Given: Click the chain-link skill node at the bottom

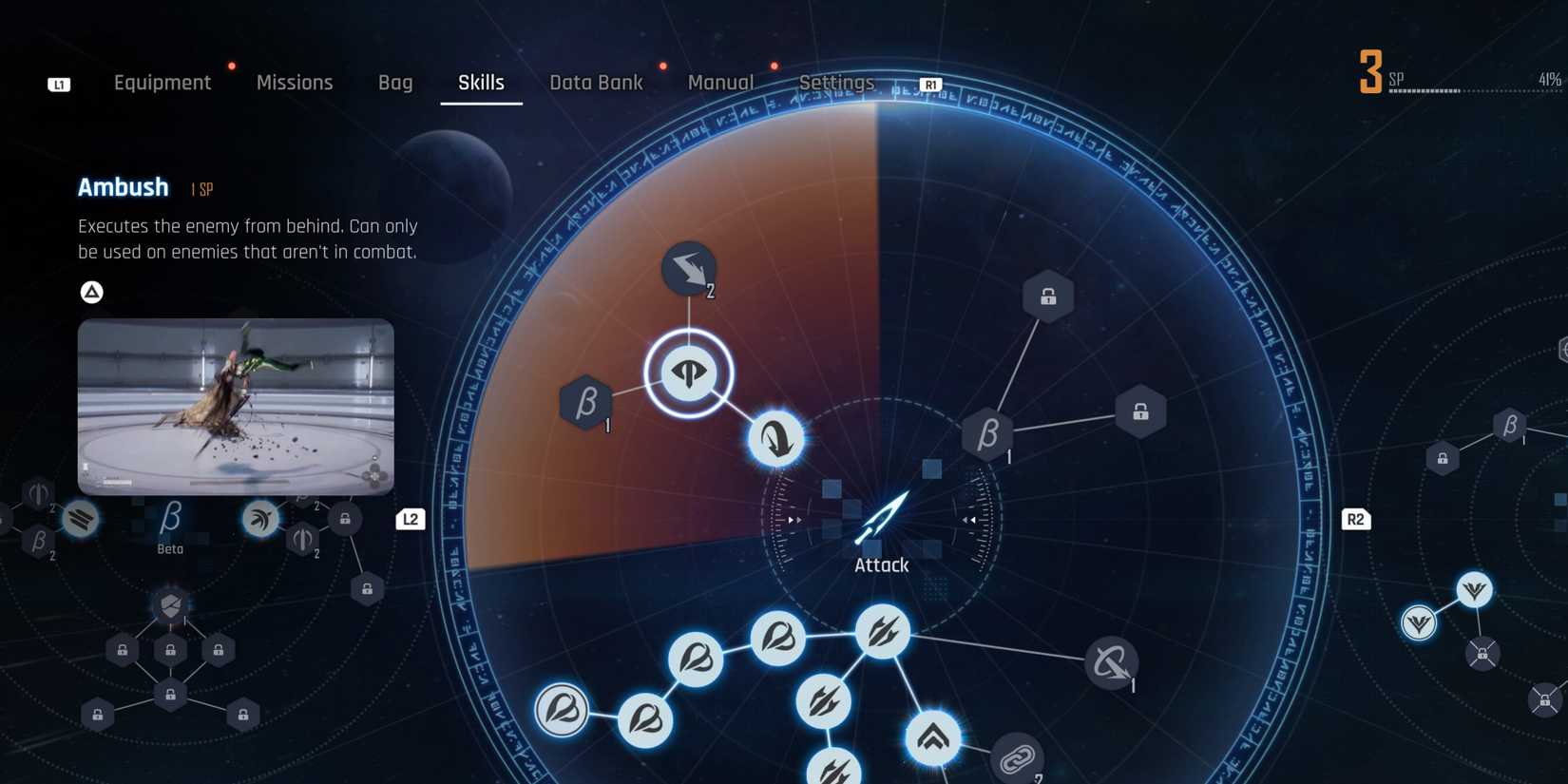Looking at the screenshot, I should click(x=1017, y=760).
